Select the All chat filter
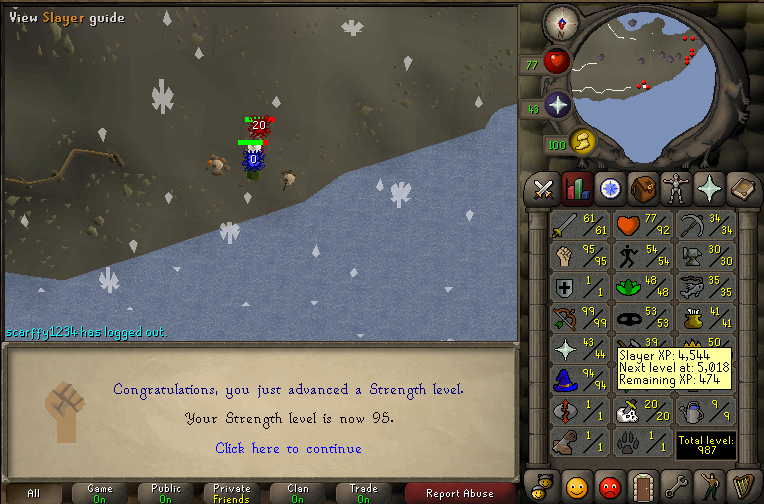Screen dimensions: 764x504 point(34,493)
